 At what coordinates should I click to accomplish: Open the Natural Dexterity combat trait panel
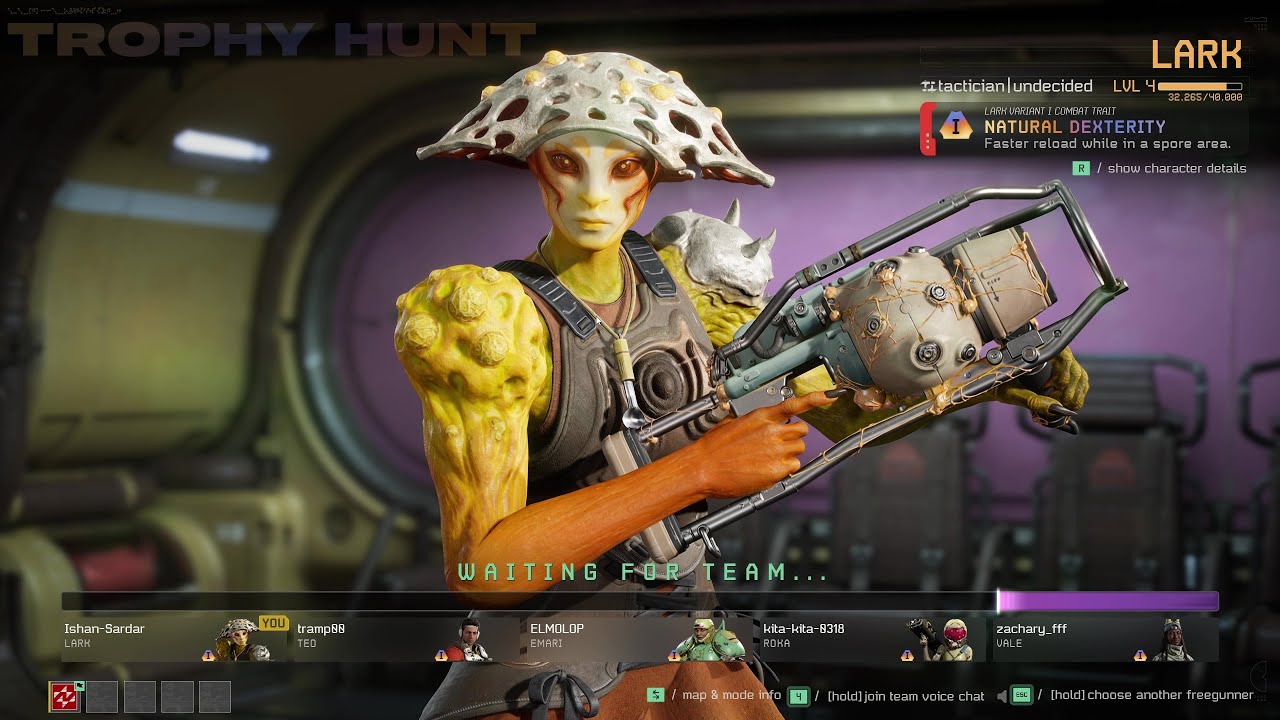1083,130
